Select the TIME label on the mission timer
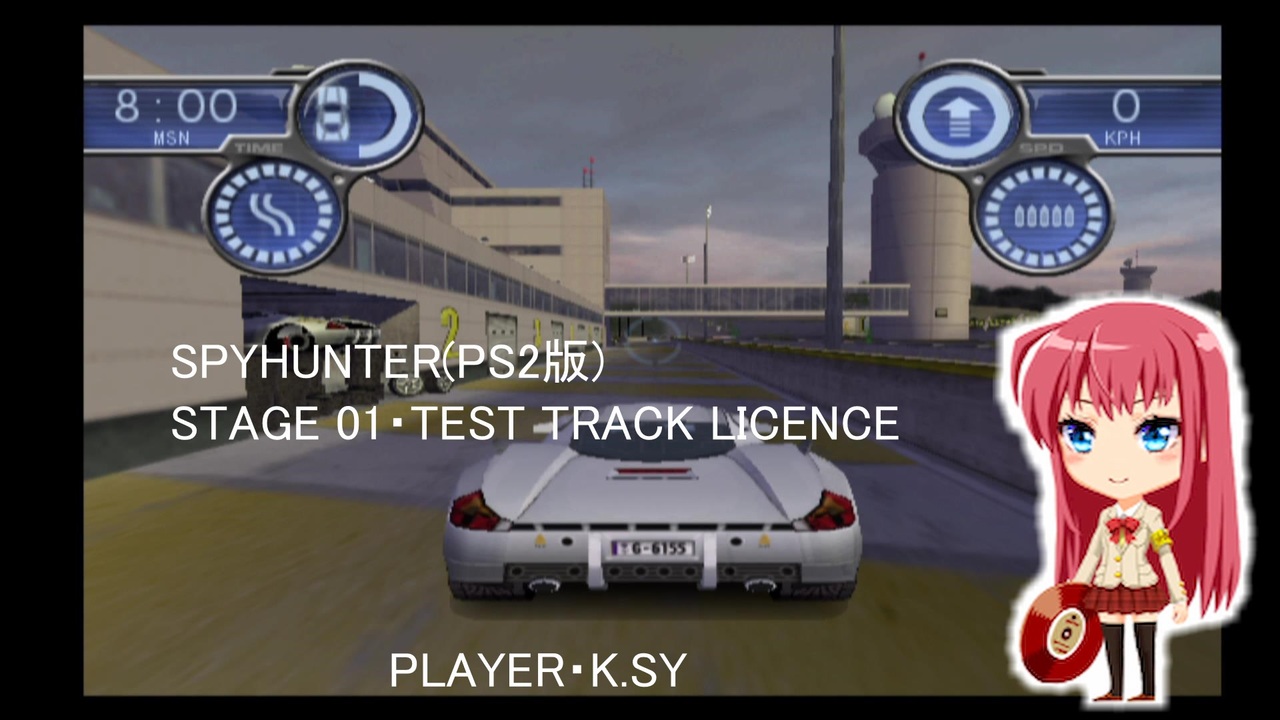This screenshot has width=1280, height=720. pos(258,145)
